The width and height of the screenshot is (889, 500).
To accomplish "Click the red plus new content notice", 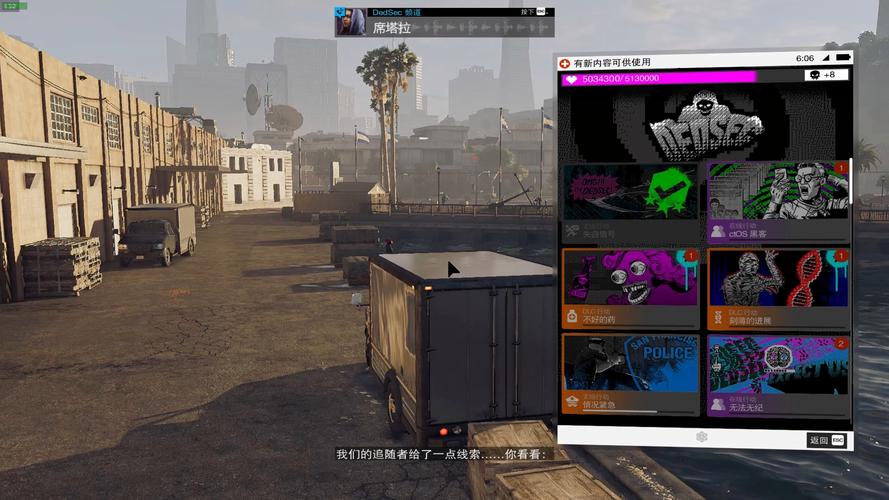I will tap(565, 63).
